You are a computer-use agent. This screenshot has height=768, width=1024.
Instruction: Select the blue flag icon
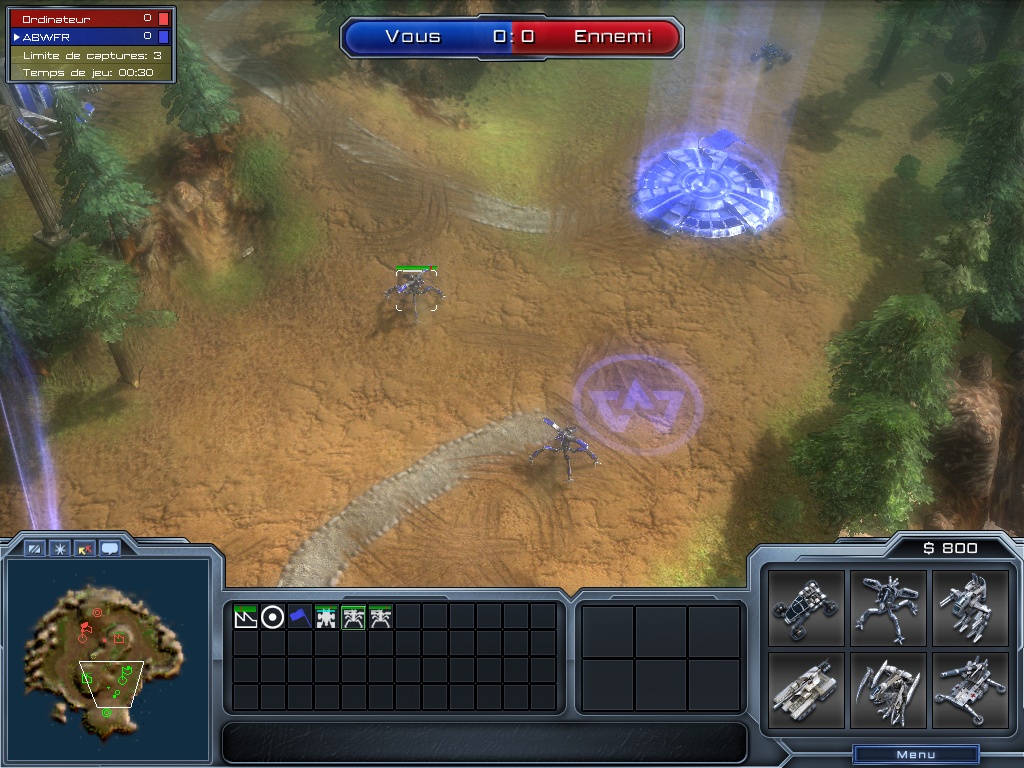click(299, 617)
